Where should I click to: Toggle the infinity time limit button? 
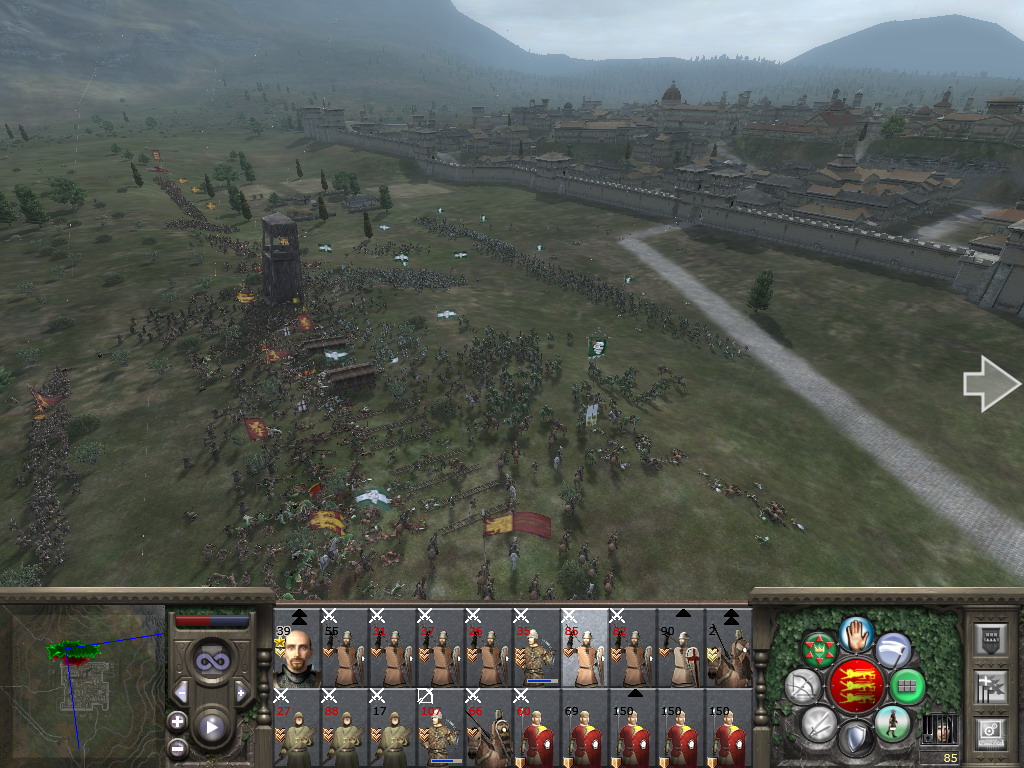pyautogui.click(x=211, y=660)
